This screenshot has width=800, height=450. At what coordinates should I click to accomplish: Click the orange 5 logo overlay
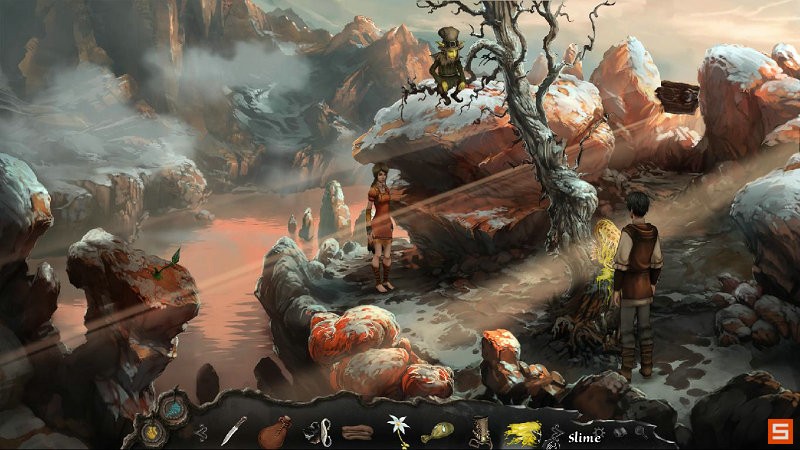pyautogui.click(x=778, y=431)
